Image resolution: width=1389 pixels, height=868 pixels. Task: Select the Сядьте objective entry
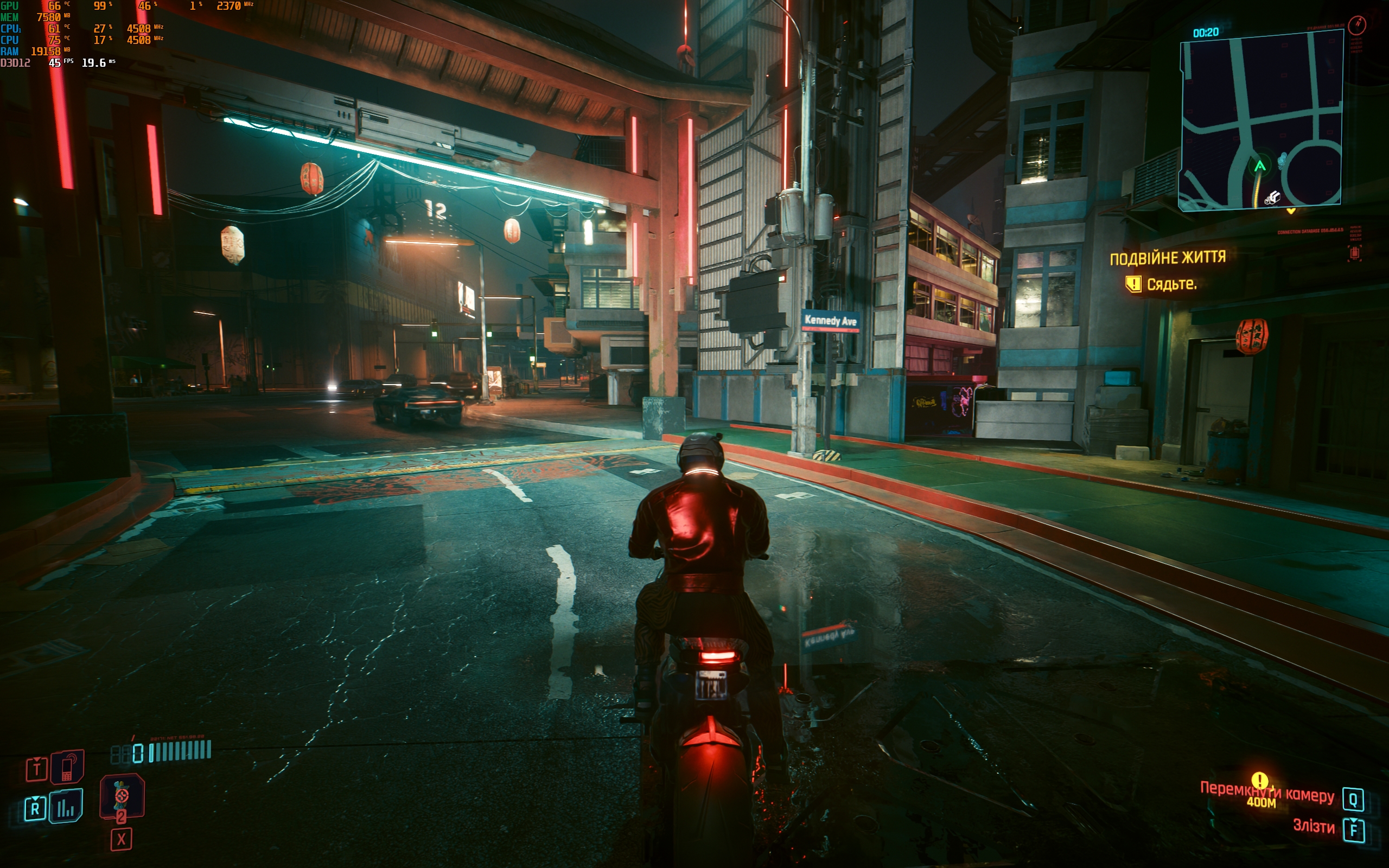pyautogui.click(x=1171, y=284)
